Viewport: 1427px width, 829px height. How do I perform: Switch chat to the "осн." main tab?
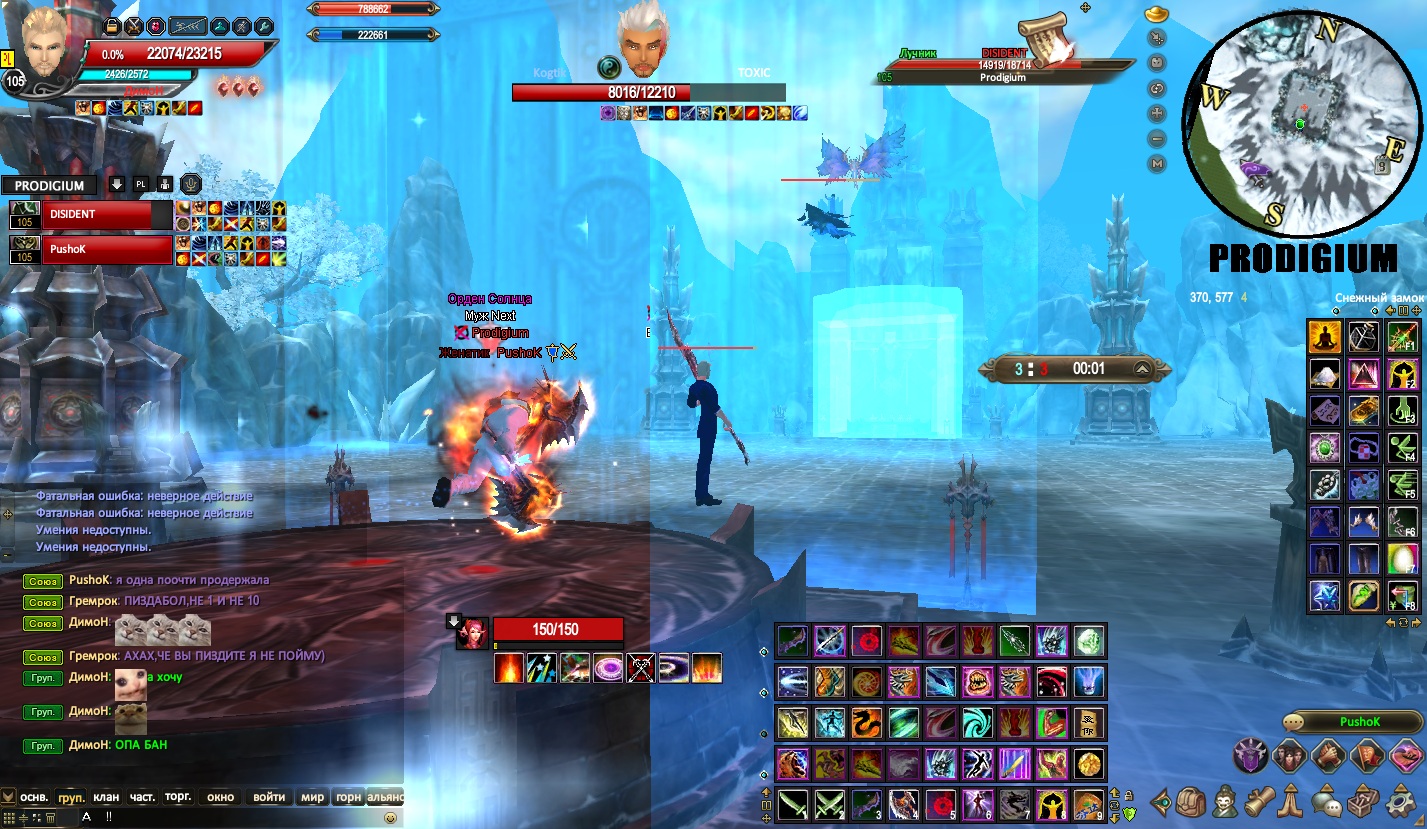35,797
